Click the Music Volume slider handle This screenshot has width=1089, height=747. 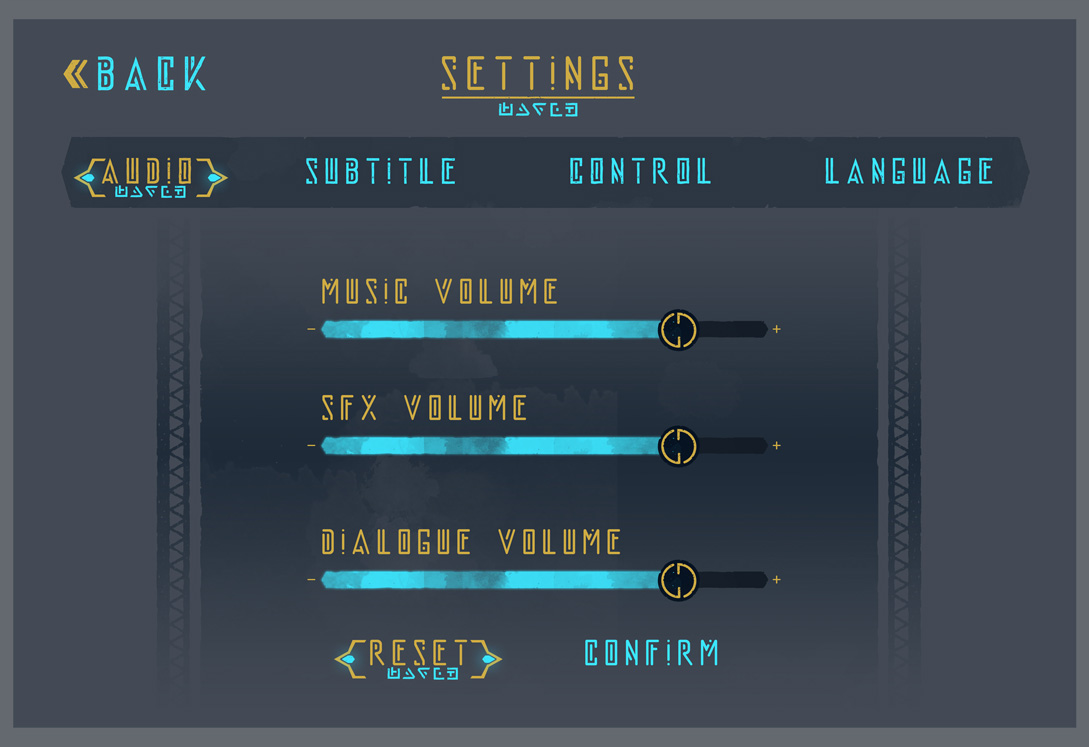click(x=678, y=329)
